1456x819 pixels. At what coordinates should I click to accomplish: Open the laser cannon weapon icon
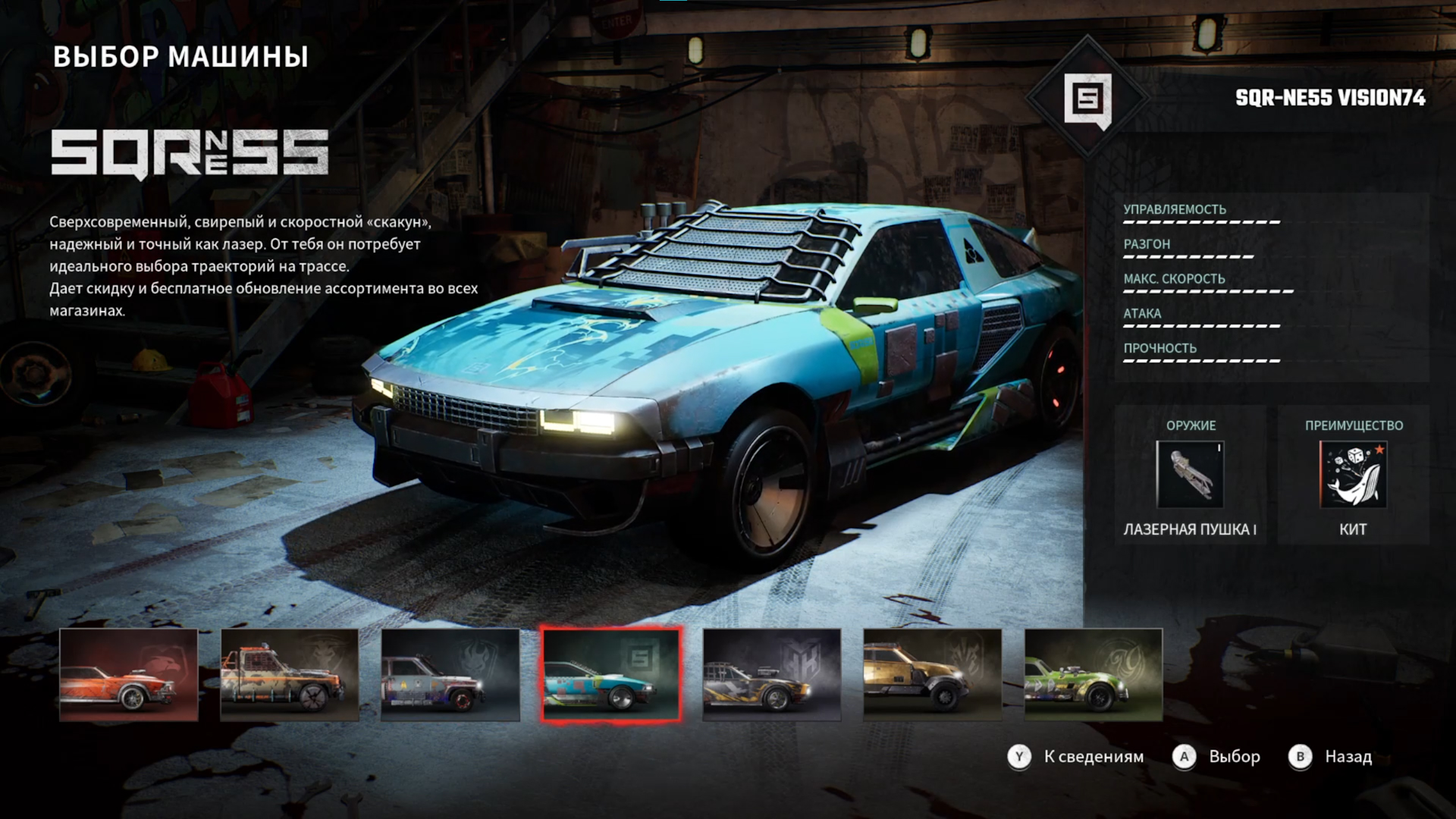1190,475
